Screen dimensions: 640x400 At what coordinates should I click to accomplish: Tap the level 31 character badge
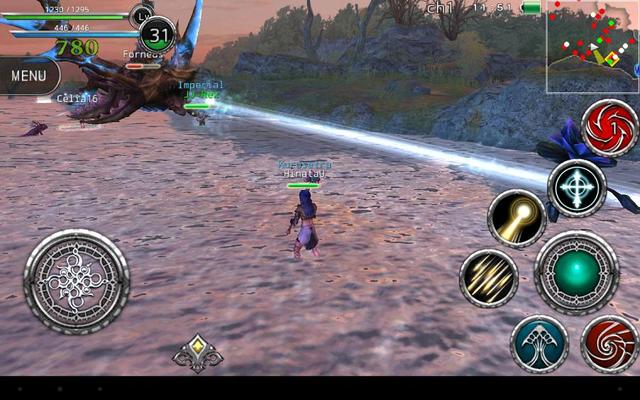click(157, 35)
